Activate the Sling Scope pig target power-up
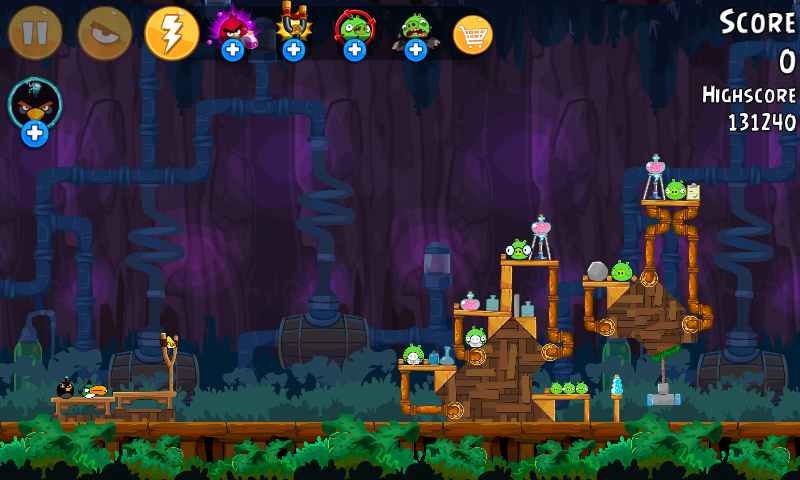This screenshot has height=480, width=800. tap(354, 30)
